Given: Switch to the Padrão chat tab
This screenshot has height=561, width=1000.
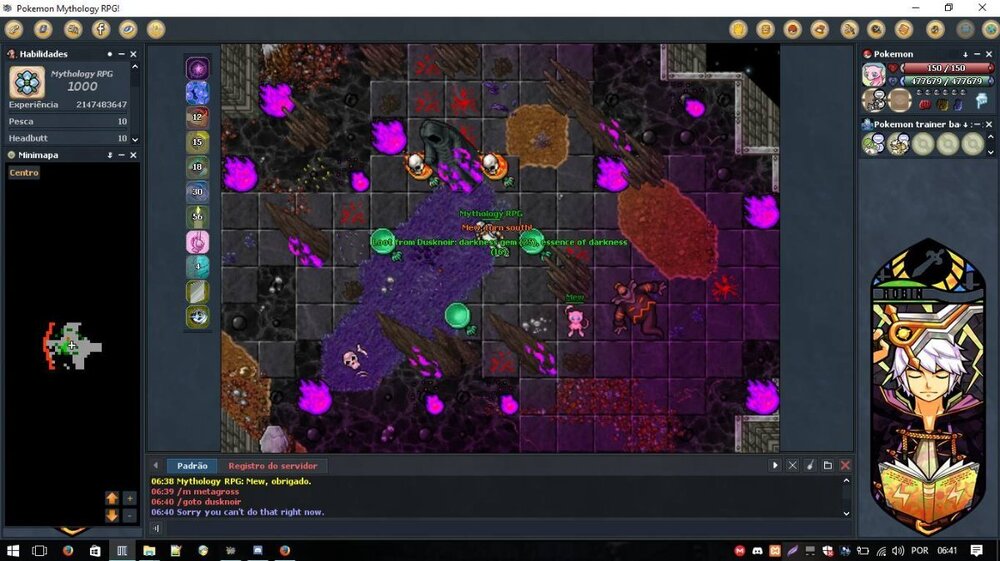Looking at the screenshot, I should pyautogui.click(x=192, y=466).
